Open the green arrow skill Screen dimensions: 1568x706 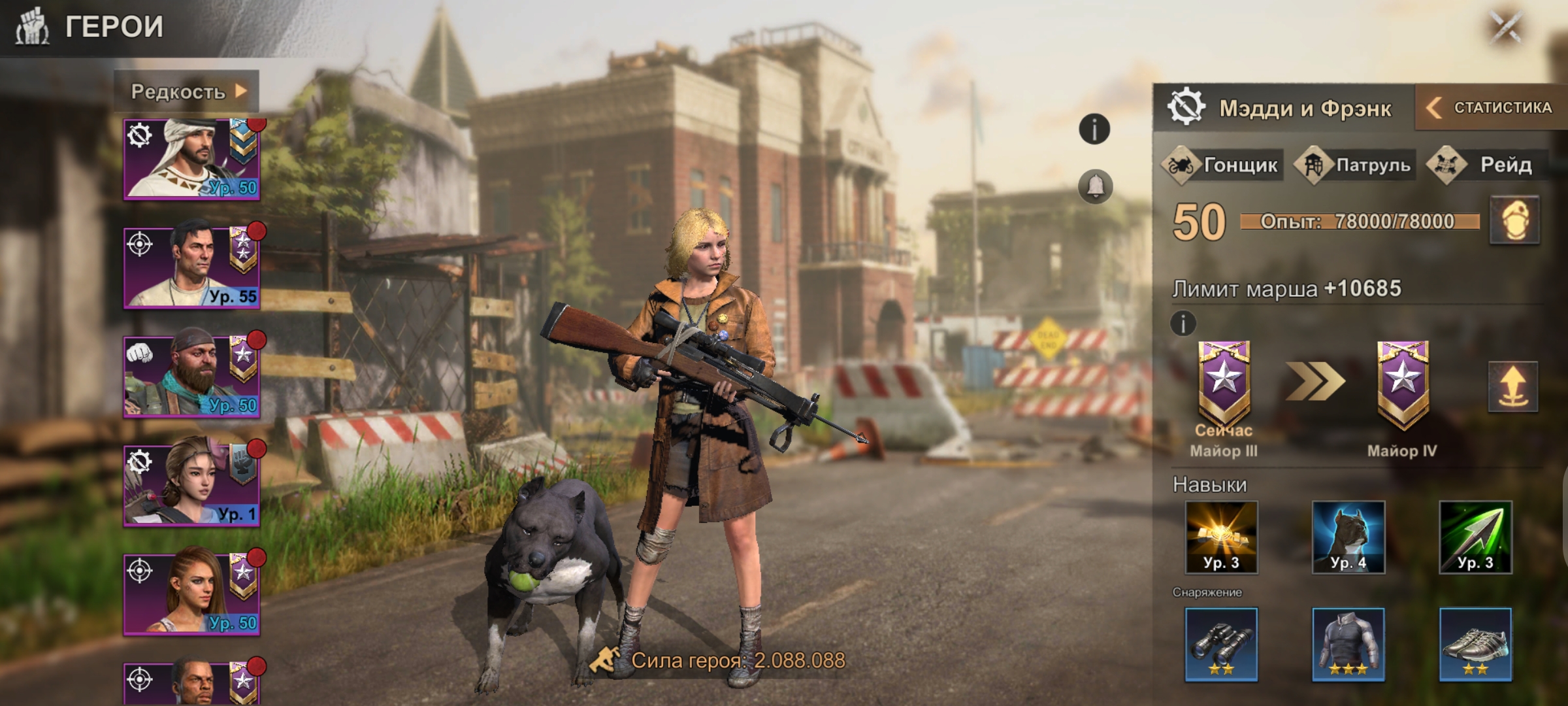coord(1475,537)
